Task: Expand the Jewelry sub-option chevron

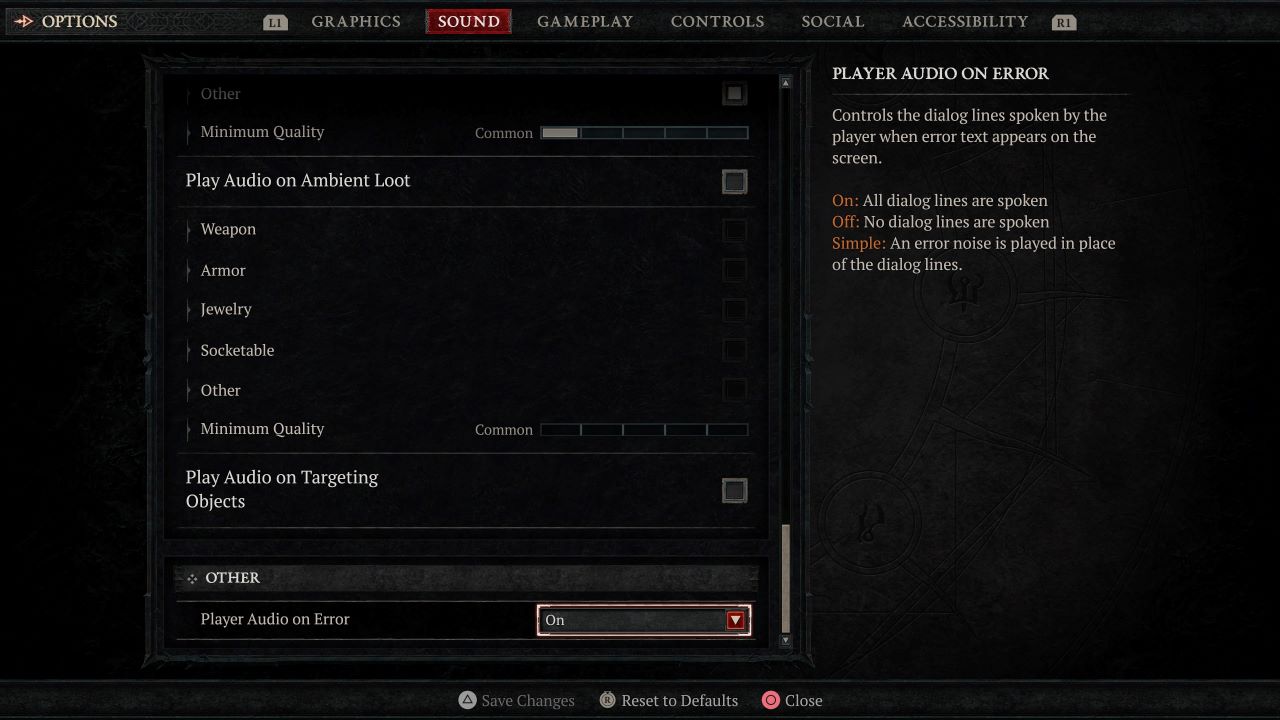Action: 189,309
